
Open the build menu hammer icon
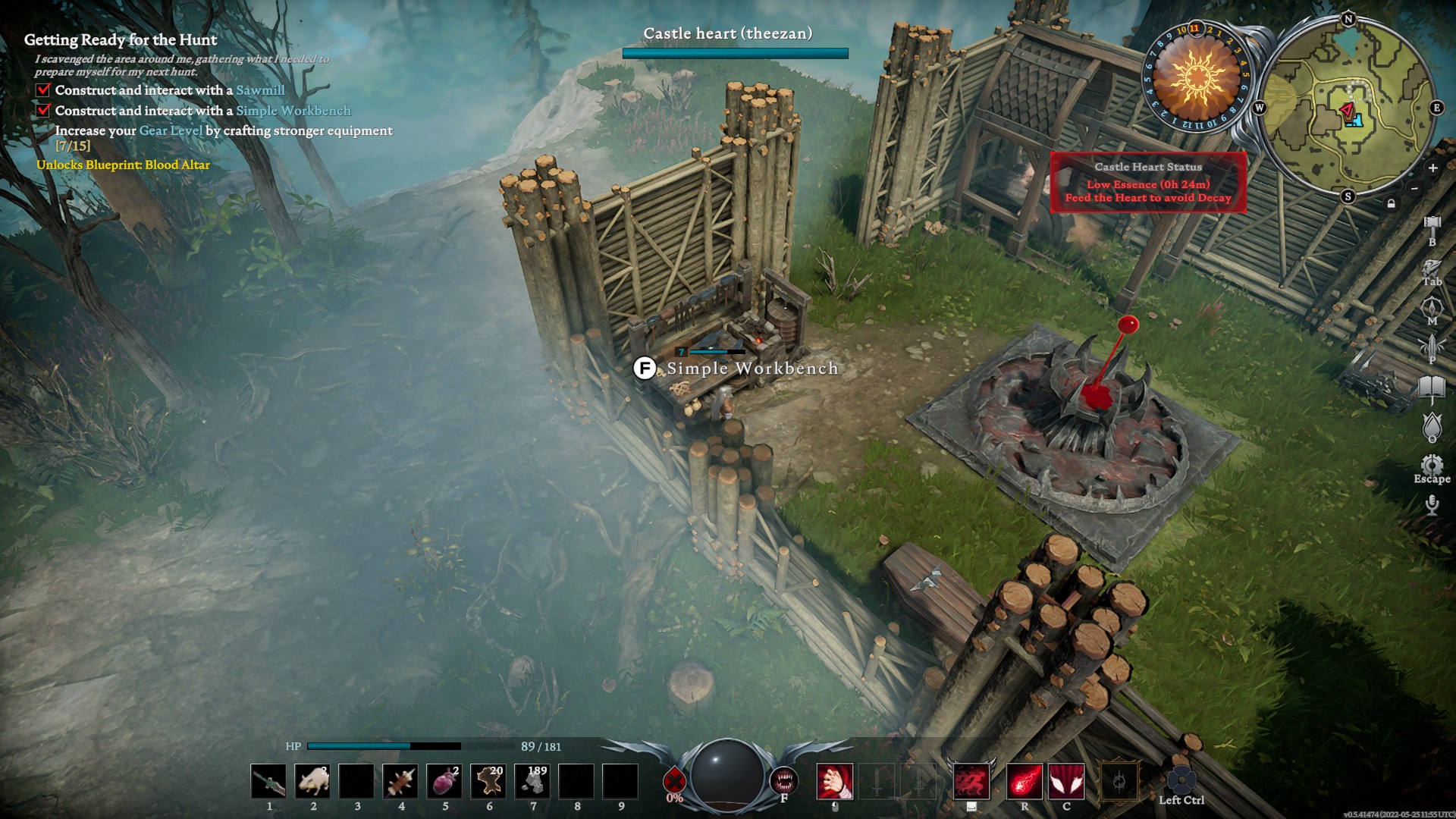point(1432,223)
